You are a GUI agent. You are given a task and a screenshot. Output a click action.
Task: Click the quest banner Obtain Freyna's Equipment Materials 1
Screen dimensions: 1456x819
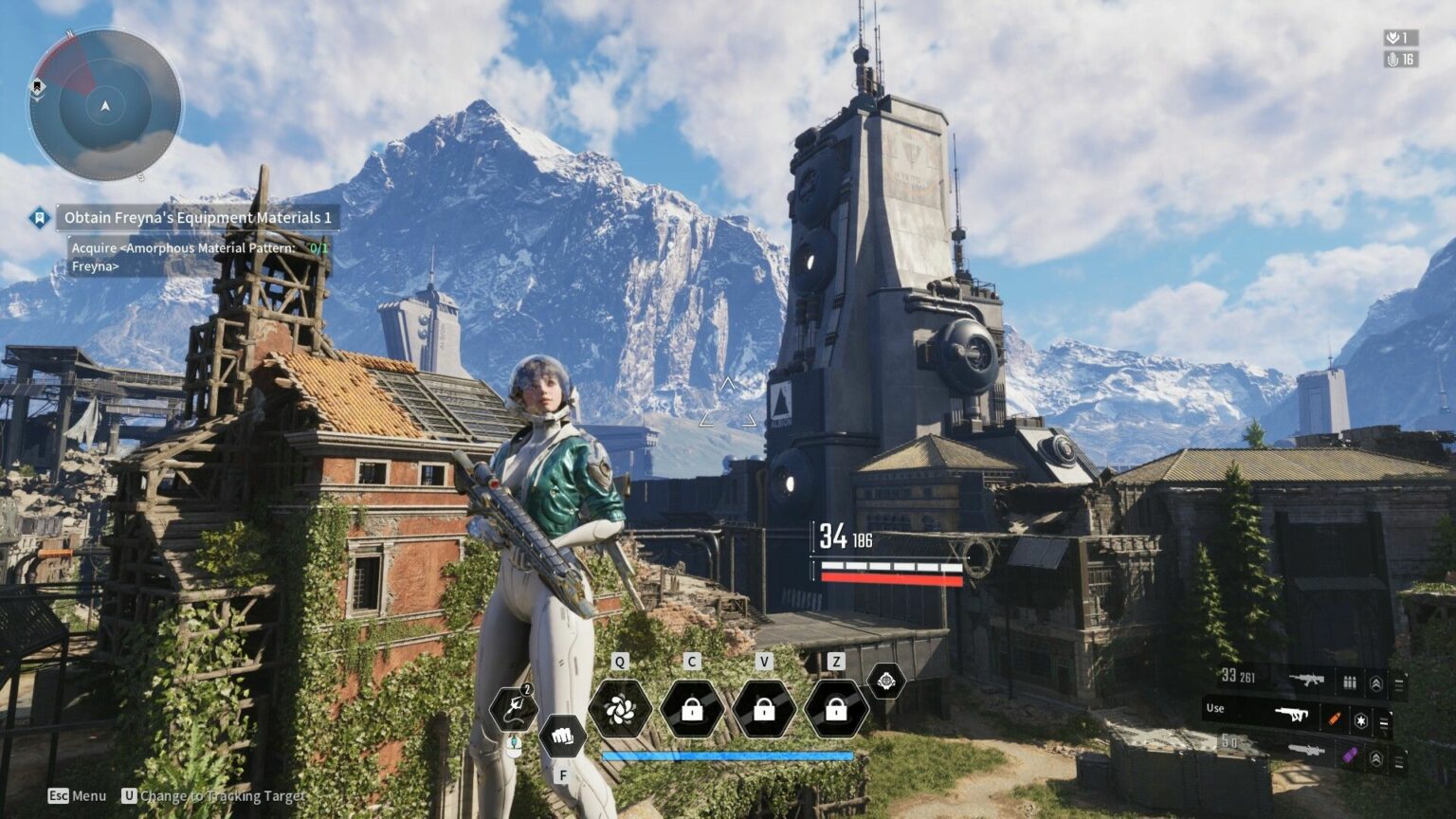pos(194,217)
